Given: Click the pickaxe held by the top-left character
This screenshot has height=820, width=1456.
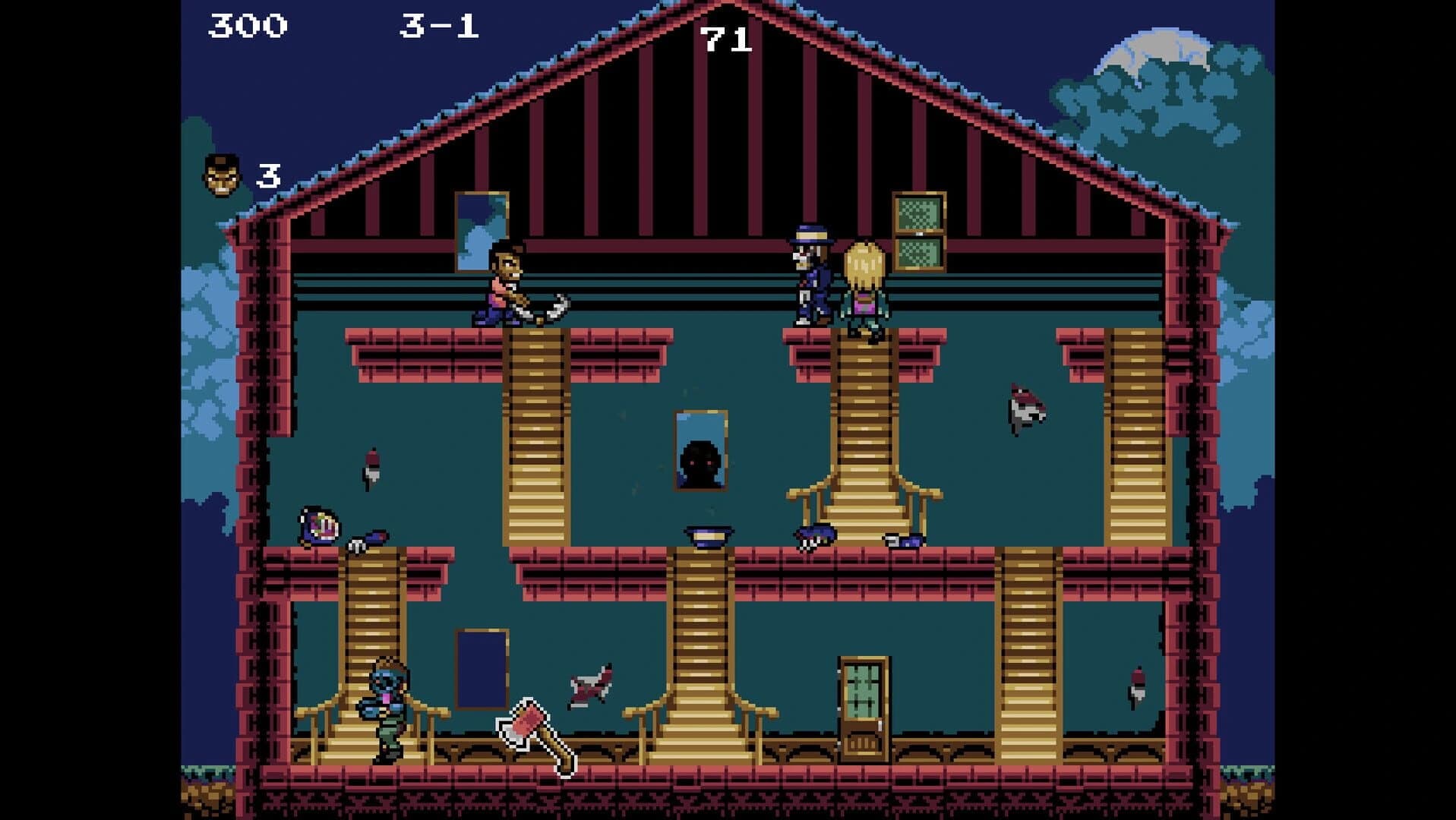Looking at the screenshot, I should tap(548, 306).
